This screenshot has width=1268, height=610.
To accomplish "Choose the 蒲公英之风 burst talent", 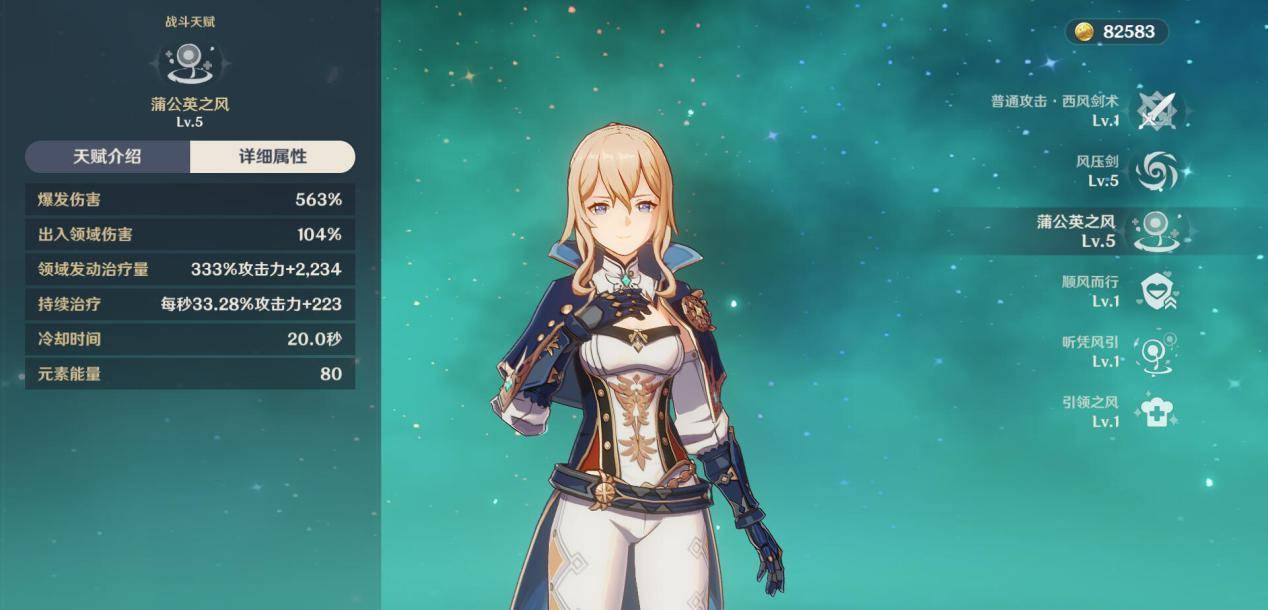I will 1159,231.
